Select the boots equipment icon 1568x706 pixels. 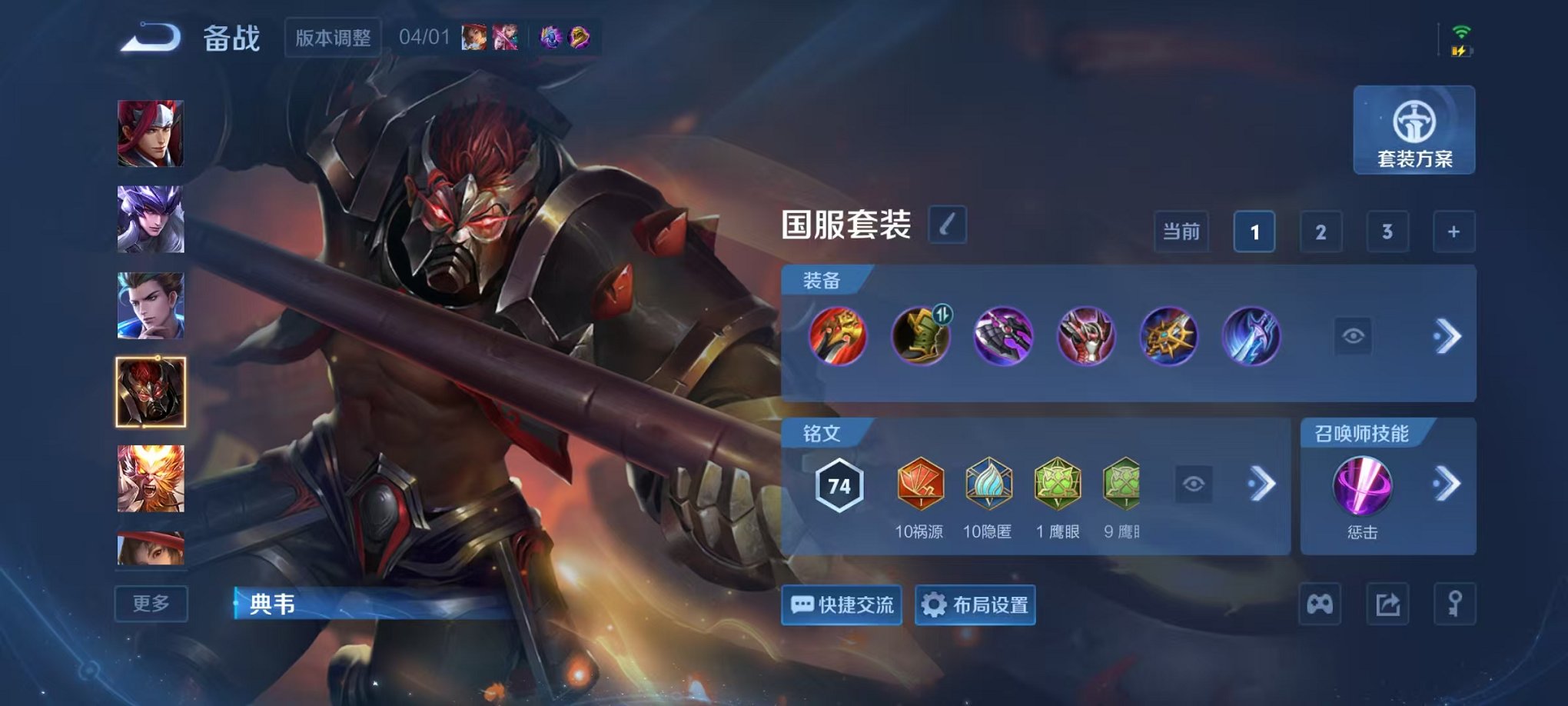pos(920,336)
